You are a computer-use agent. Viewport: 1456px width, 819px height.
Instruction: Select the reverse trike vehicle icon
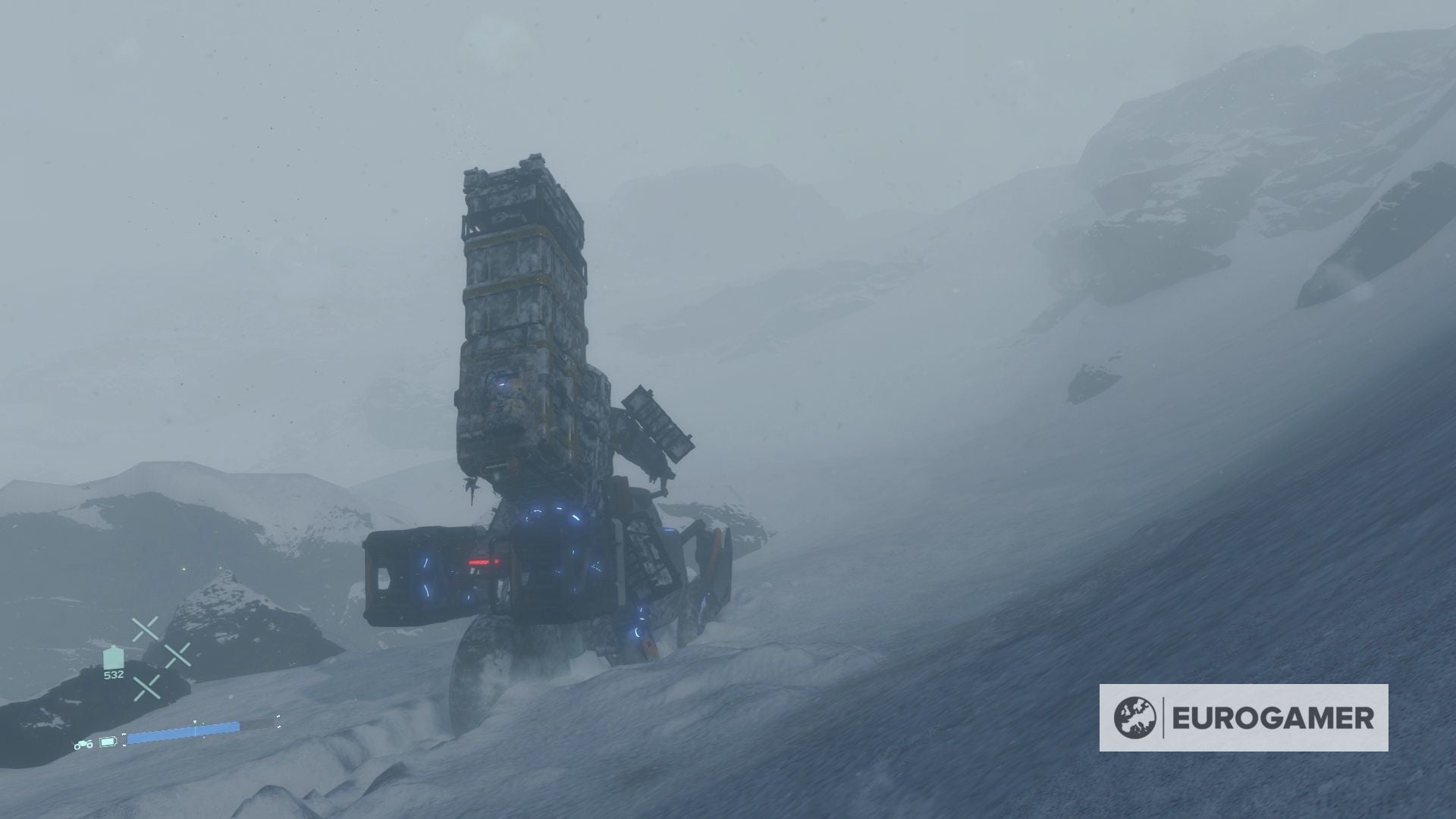(83, 744)
